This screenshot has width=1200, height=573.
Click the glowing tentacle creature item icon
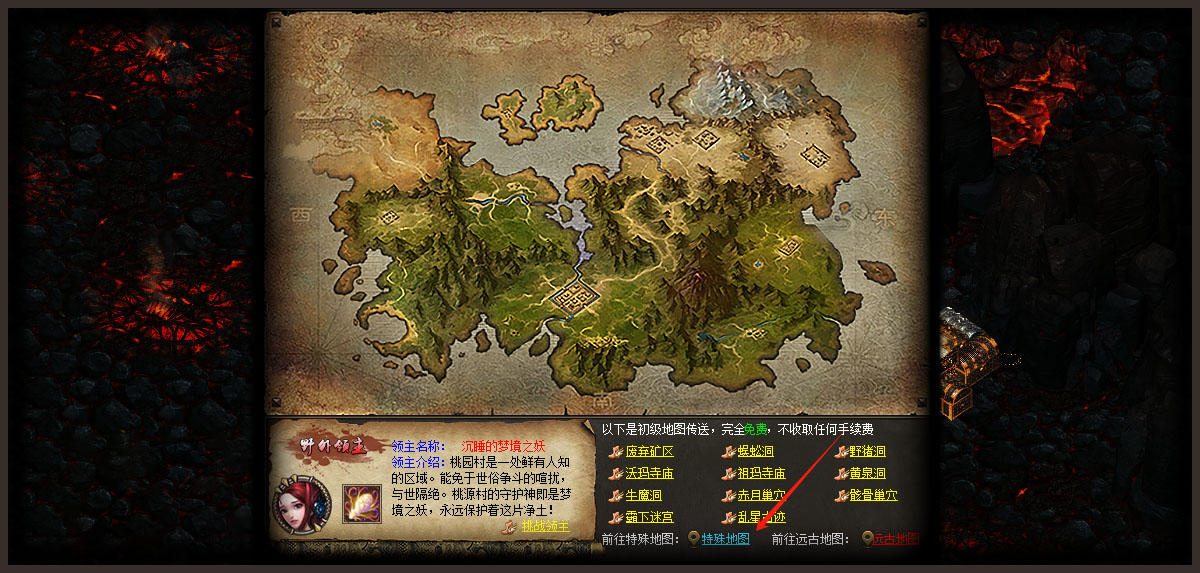click(x=360, y=503)
